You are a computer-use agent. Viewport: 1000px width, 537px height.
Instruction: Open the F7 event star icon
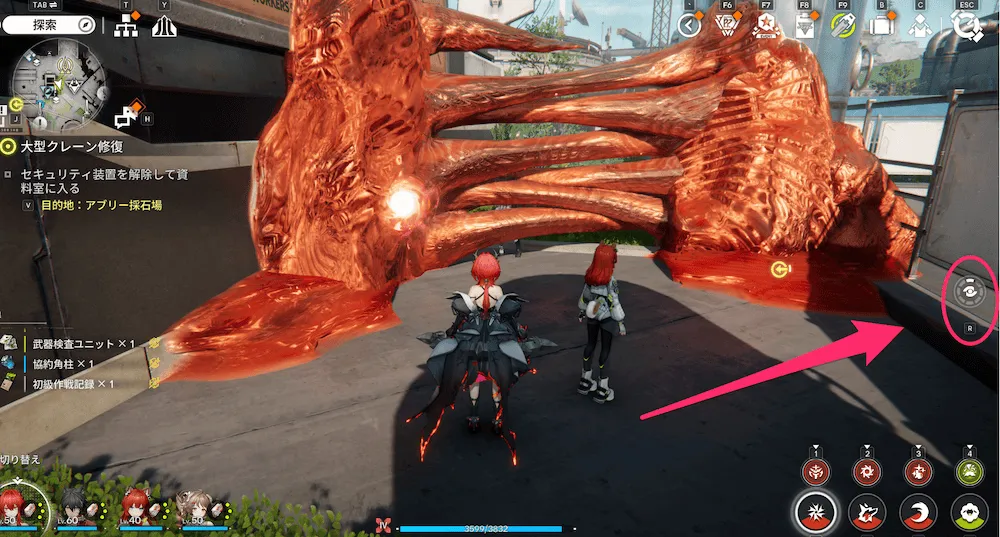(x=767, y=26)
